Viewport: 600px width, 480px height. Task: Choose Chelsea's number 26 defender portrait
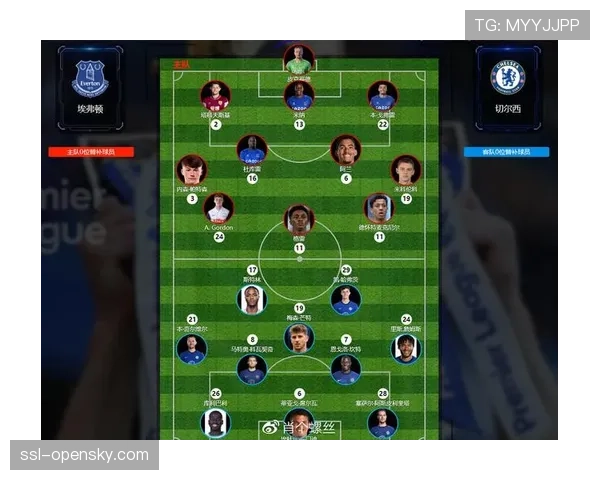coord(216,422)
